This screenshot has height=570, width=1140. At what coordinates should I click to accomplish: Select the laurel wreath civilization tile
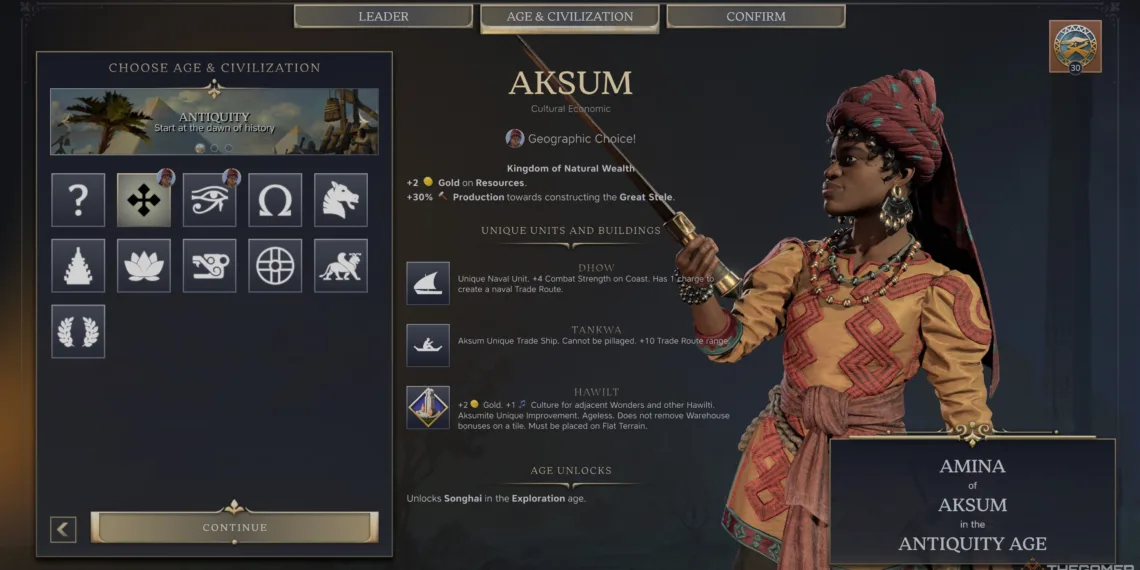click(78, 332)
